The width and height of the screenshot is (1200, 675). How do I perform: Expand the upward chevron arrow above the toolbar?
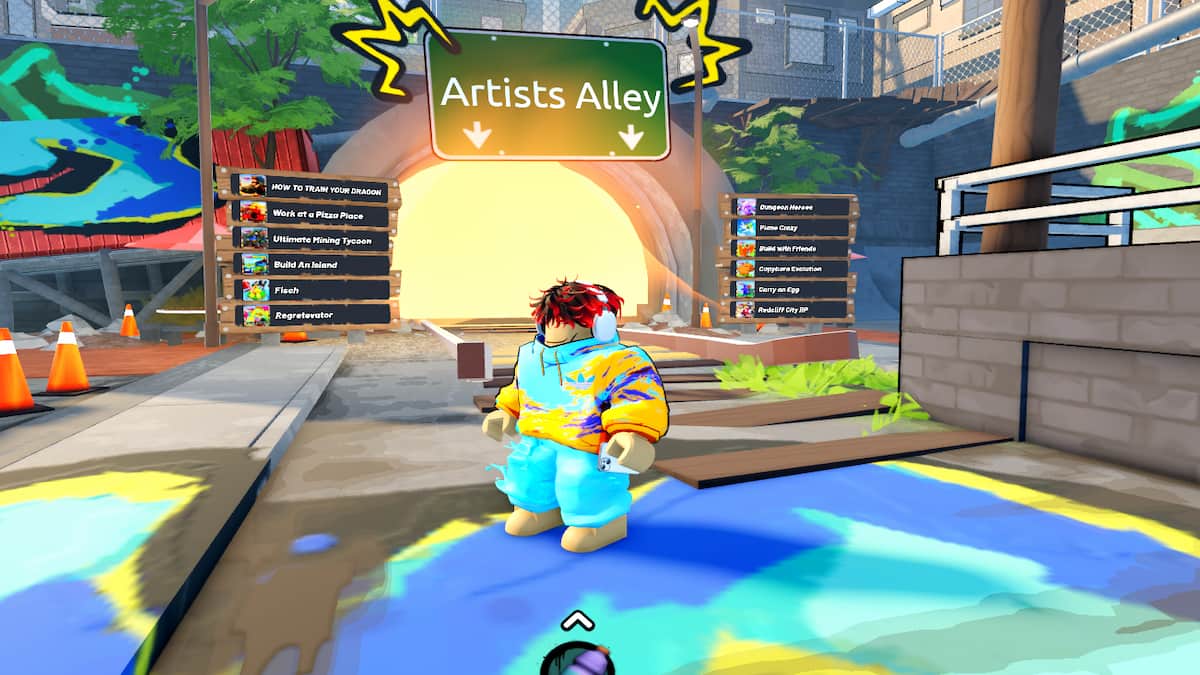pyautogui.click(x=577, y=620)
